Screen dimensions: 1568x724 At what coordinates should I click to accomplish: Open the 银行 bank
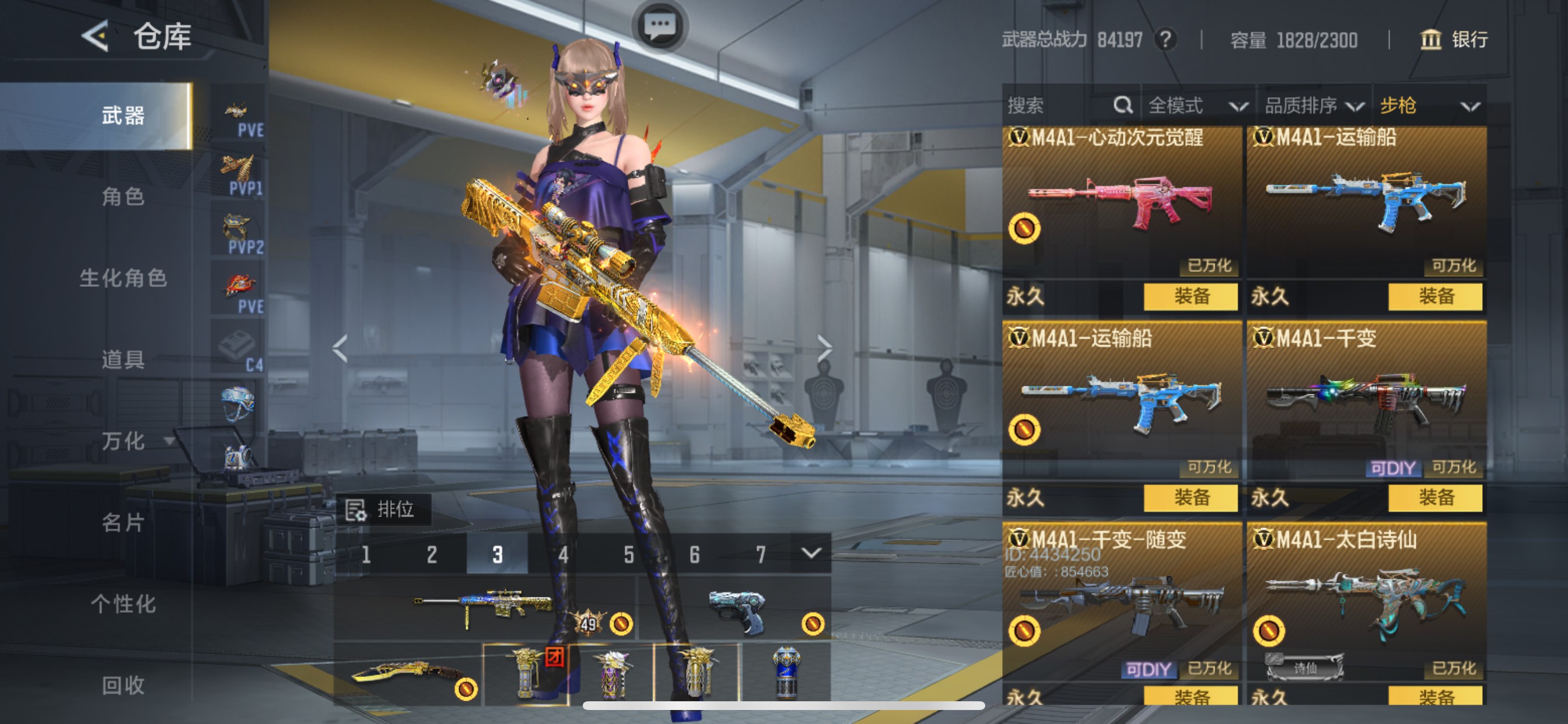[x=1454, y=40]
